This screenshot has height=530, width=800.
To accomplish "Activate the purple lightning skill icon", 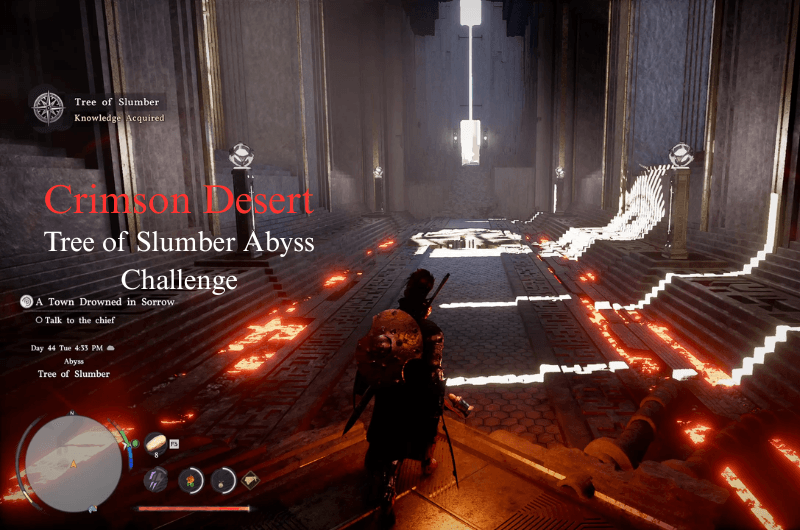I will [x=155, y=479].
